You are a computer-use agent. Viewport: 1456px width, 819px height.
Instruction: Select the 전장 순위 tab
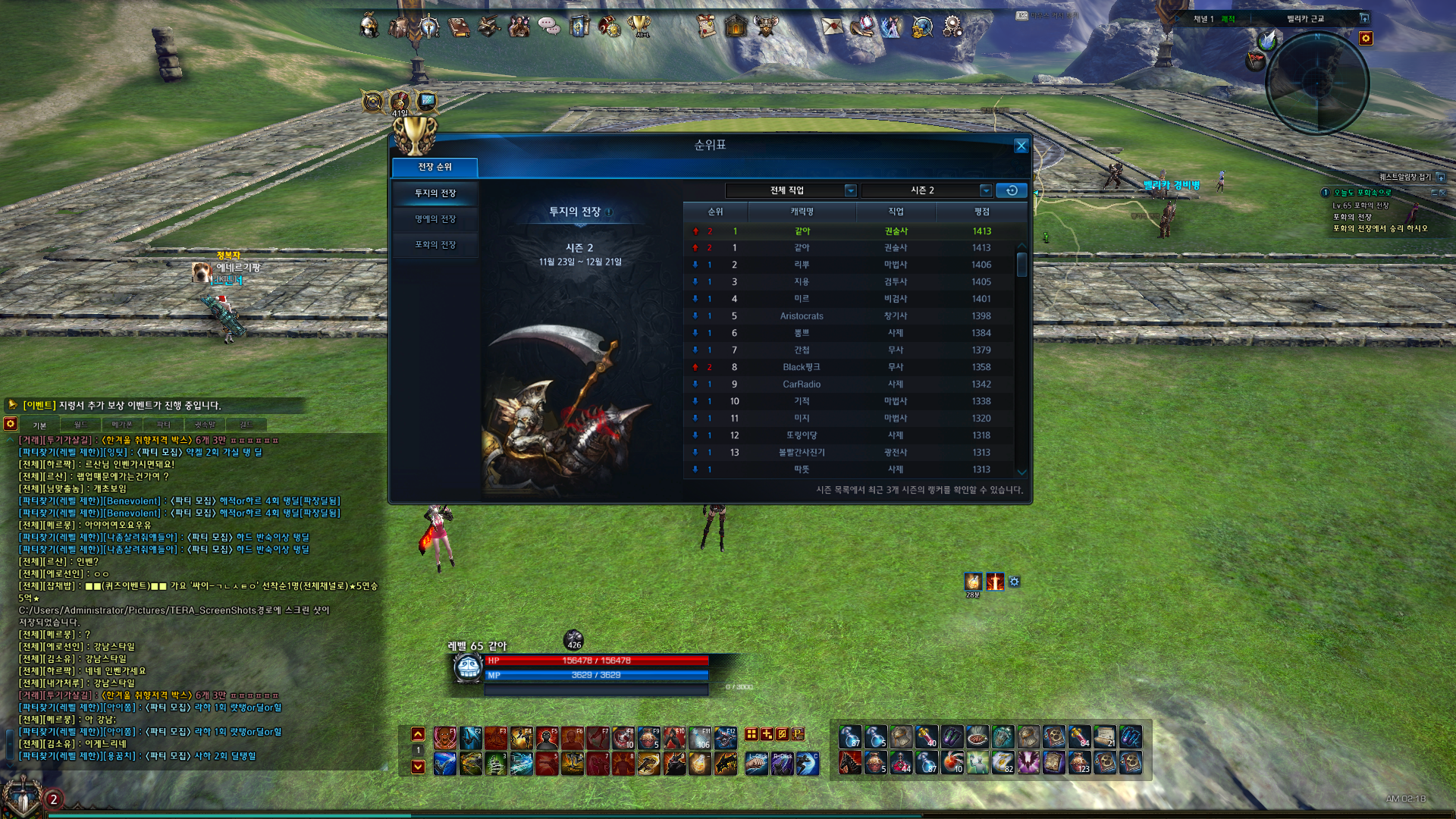click(x=435, y=167)
